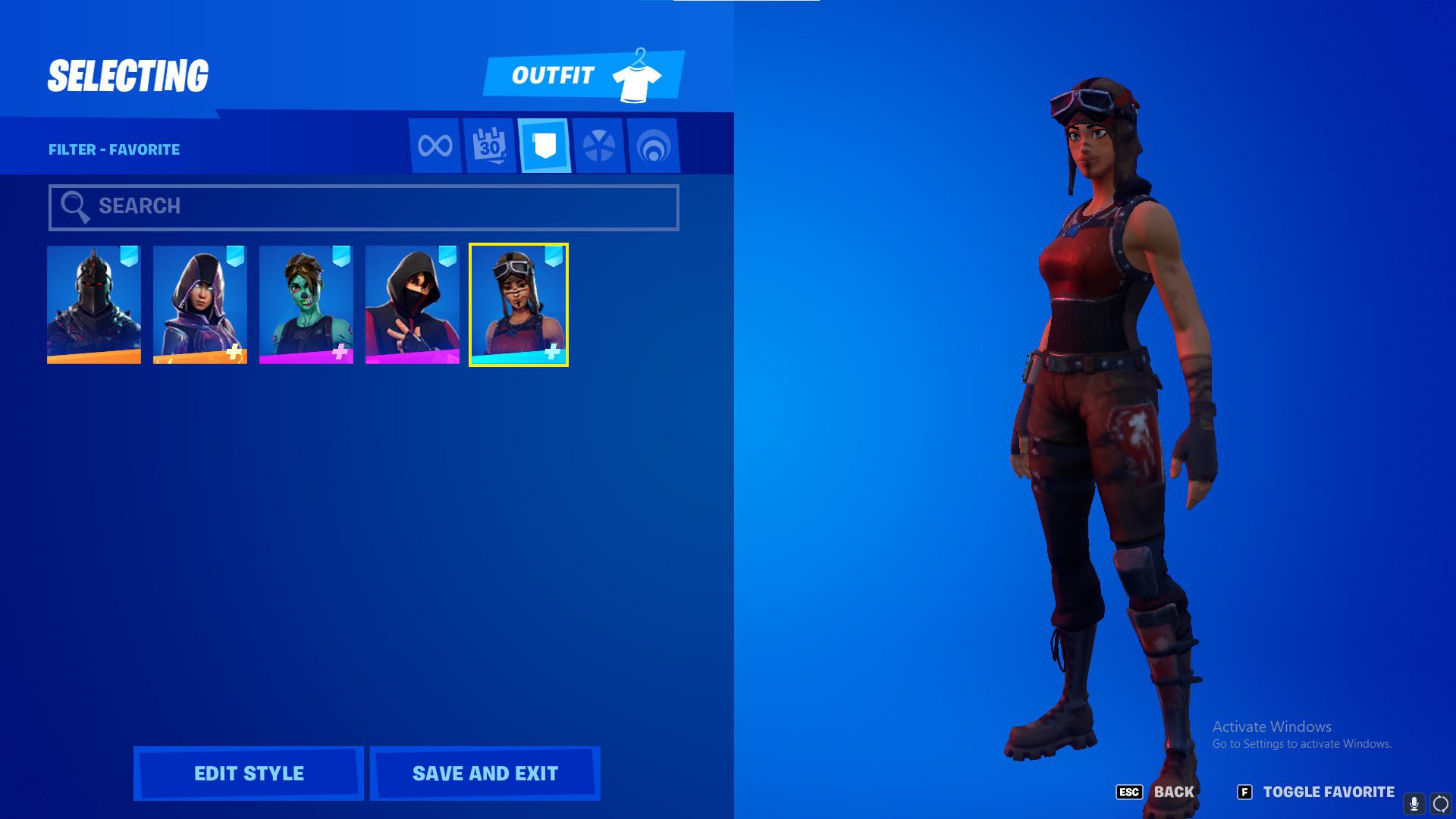Select the segmented wheel filter icon

point(600,146)
